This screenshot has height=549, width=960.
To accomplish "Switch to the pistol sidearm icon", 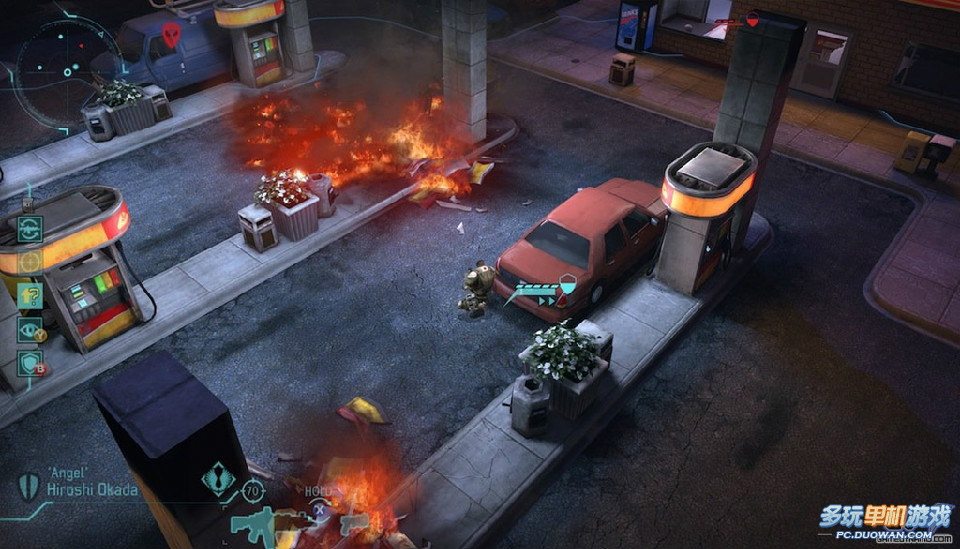I will tap(354, 522).
